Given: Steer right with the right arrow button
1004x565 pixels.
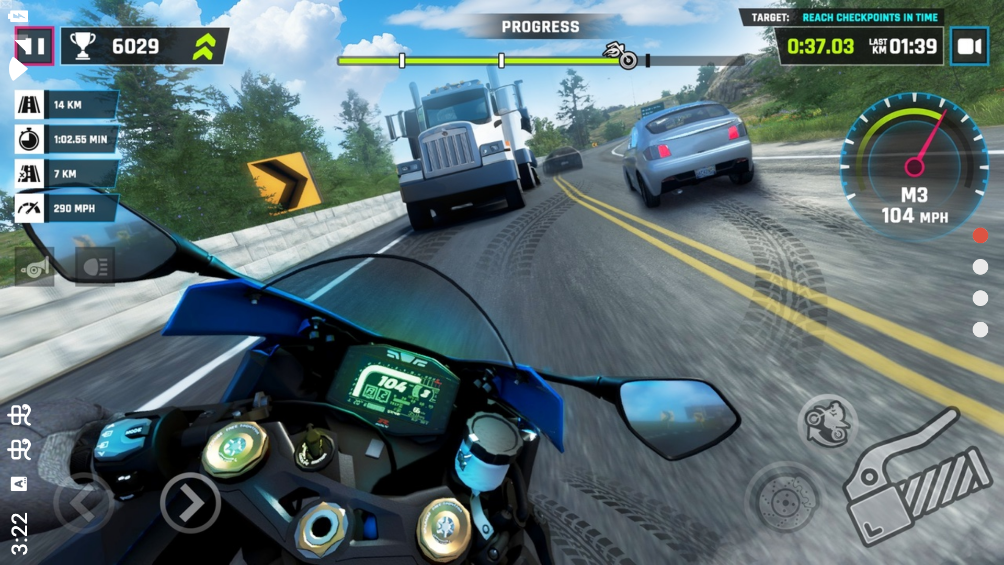Looking at the screenshot, I should pos(190,502).
